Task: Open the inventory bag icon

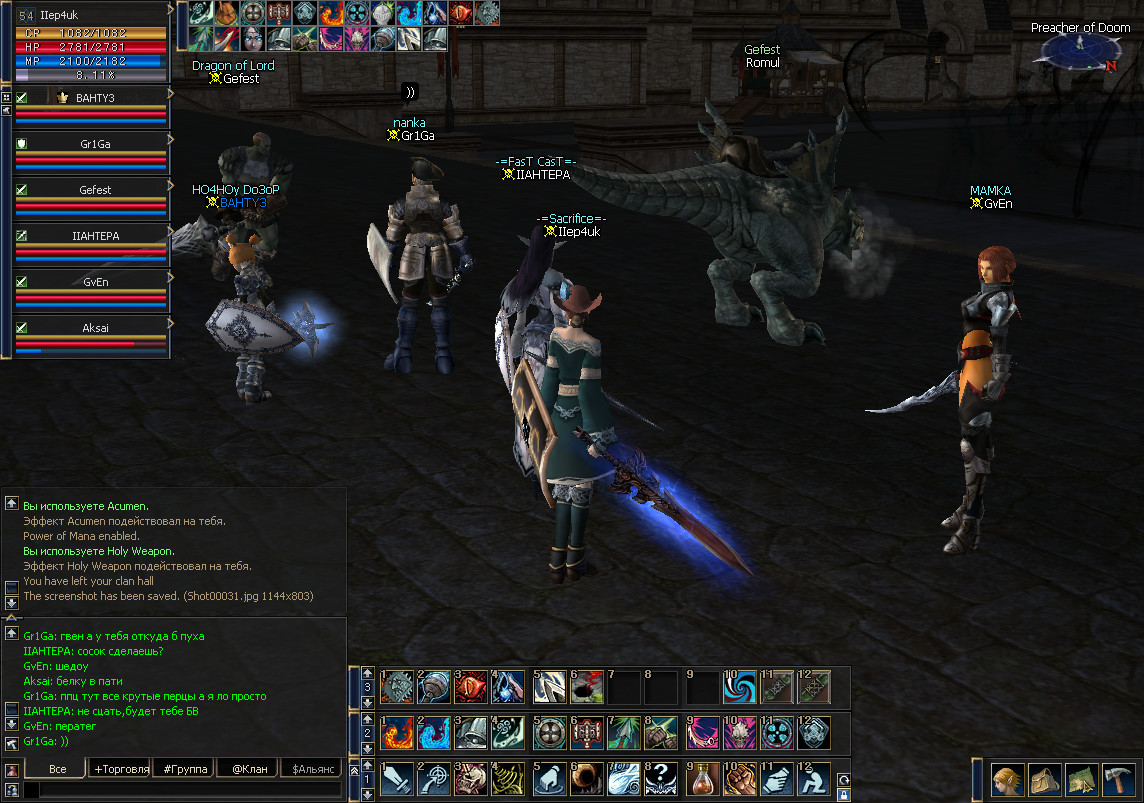Action: tap(1042, 778)
